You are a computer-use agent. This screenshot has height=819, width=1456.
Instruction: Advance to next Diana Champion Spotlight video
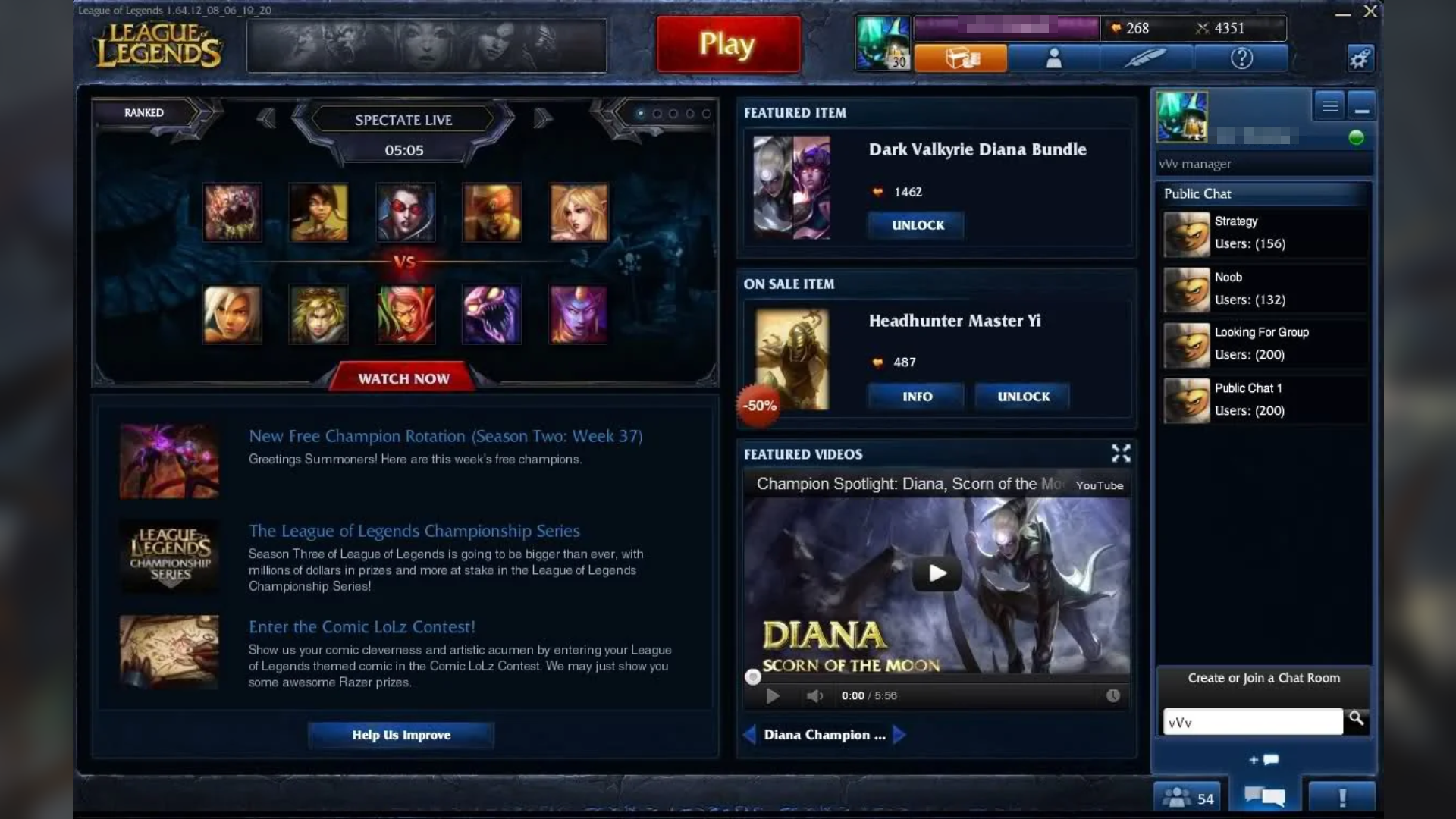click(x=899, y=734)
